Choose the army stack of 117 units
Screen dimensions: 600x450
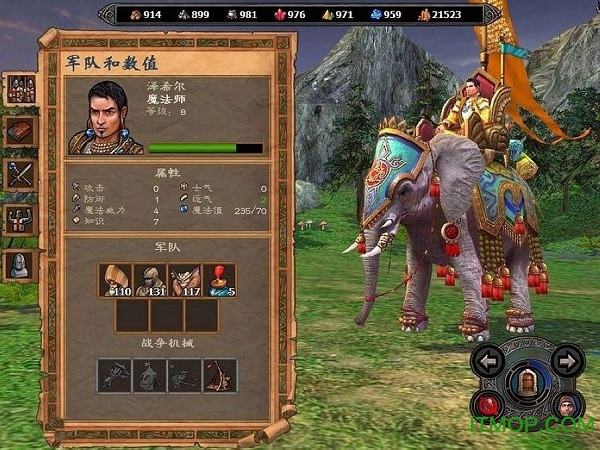point(185,280)
